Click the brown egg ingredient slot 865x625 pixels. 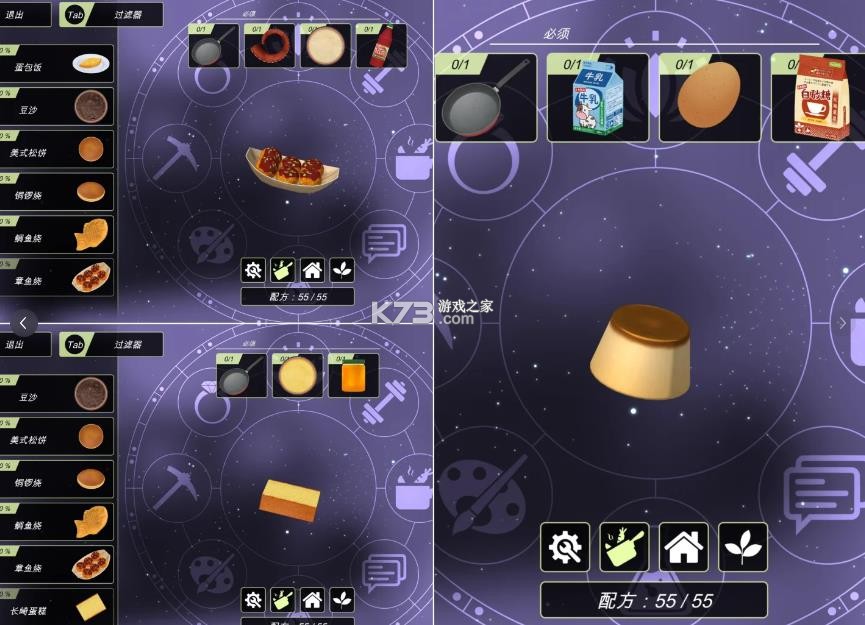(x=709, y=98)
